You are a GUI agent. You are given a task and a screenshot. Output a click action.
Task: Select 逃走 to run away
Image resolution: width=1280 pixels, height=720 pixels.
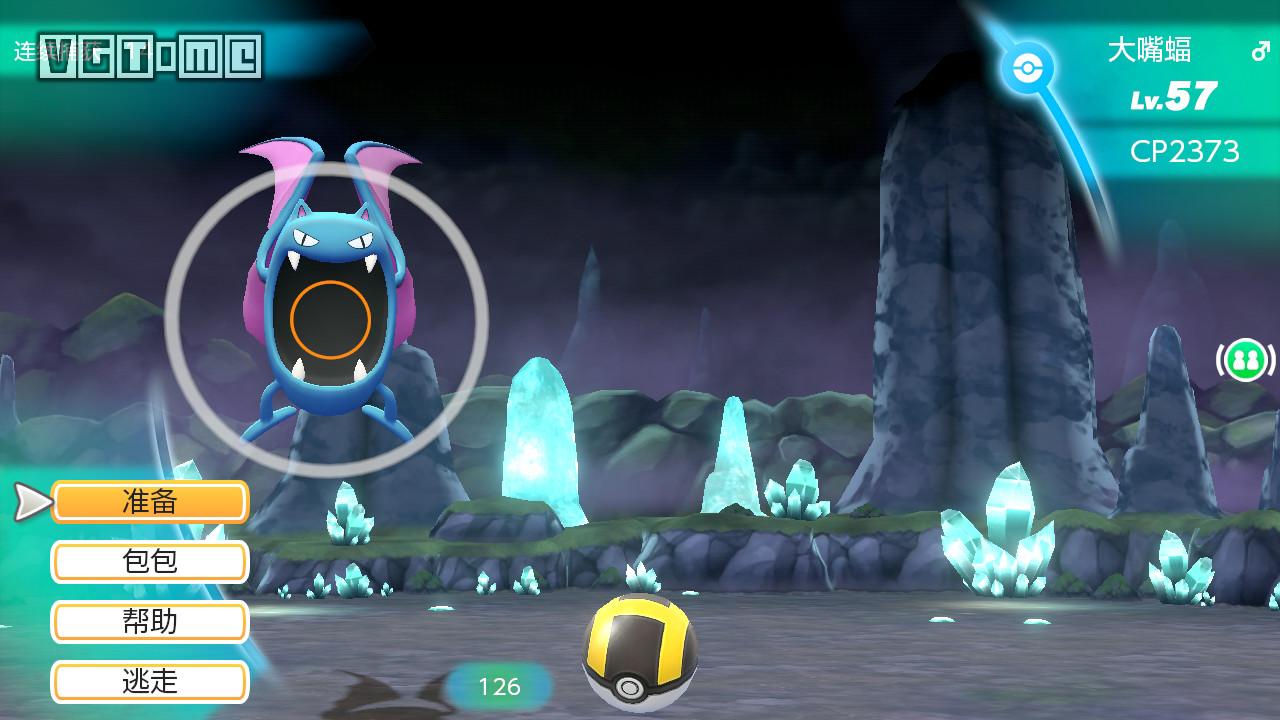[x=150, y=682]
